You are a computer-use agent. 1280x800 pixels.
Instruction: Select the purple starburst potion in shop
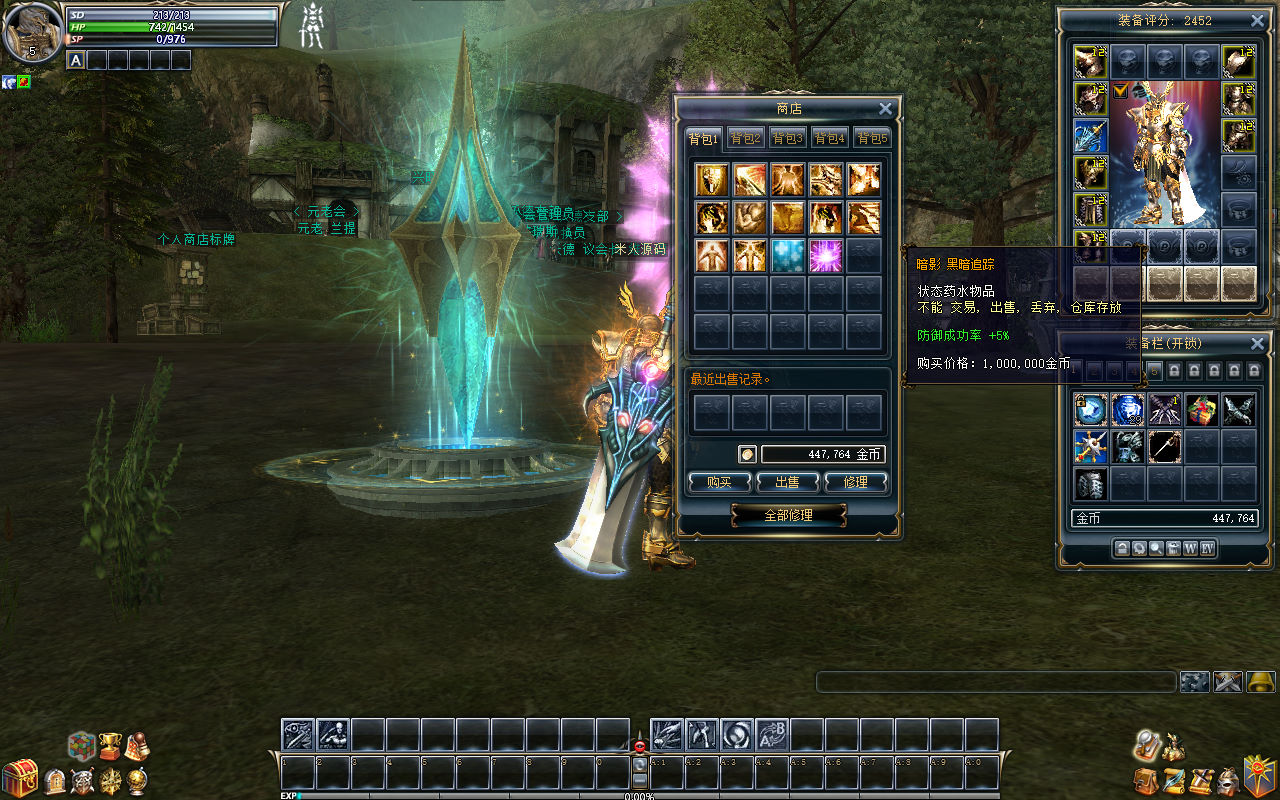[826, 255]
